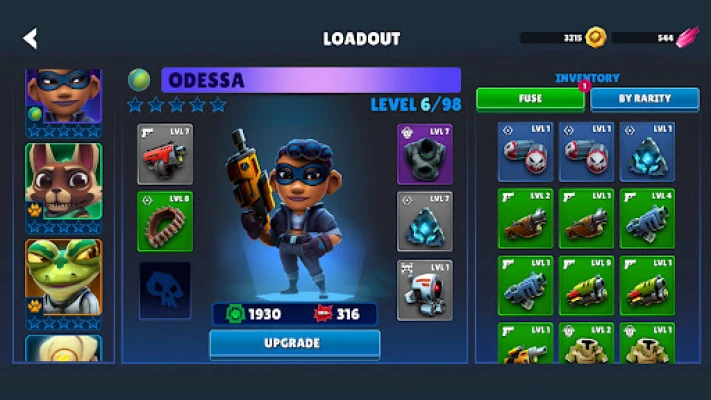Tap the gold coin currency icon
The image size is (711, 400).
click(x=596, y=38)
